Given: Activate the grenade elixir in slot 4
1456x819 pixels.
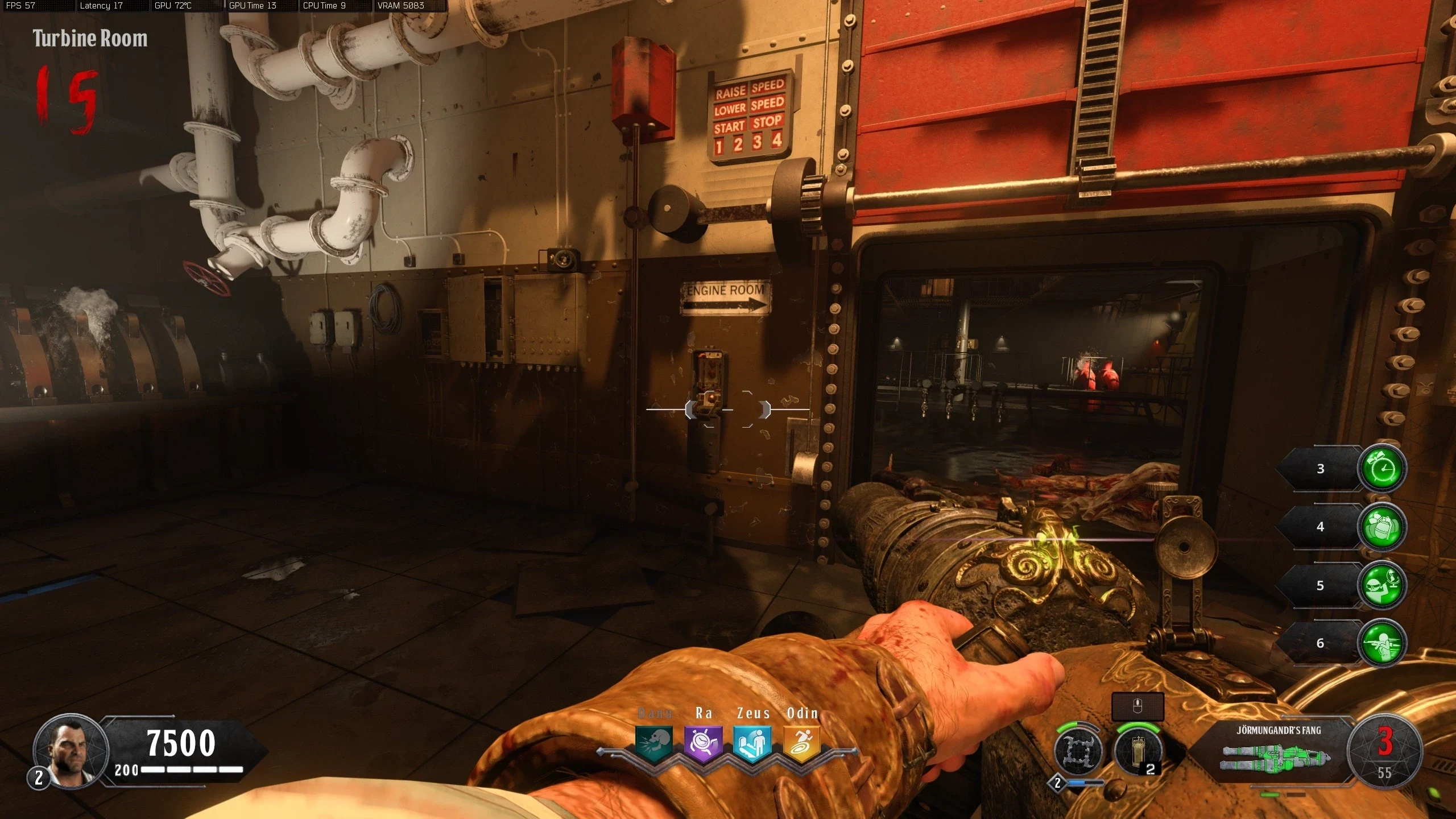Looking at the screenshot, I should (1382, 527).
